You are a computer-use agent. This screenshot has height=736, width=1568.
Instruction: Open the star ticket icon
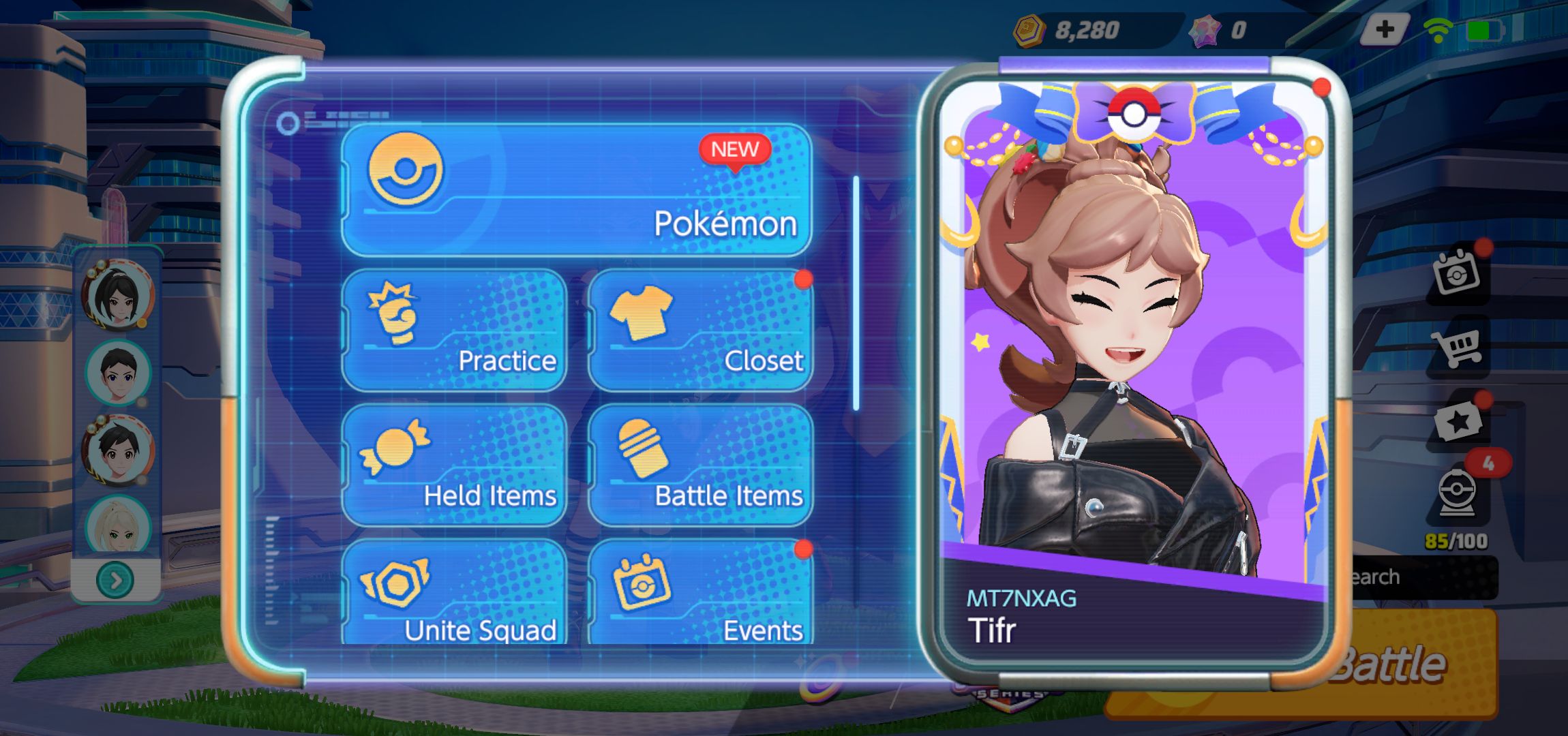coord(1458,423)
